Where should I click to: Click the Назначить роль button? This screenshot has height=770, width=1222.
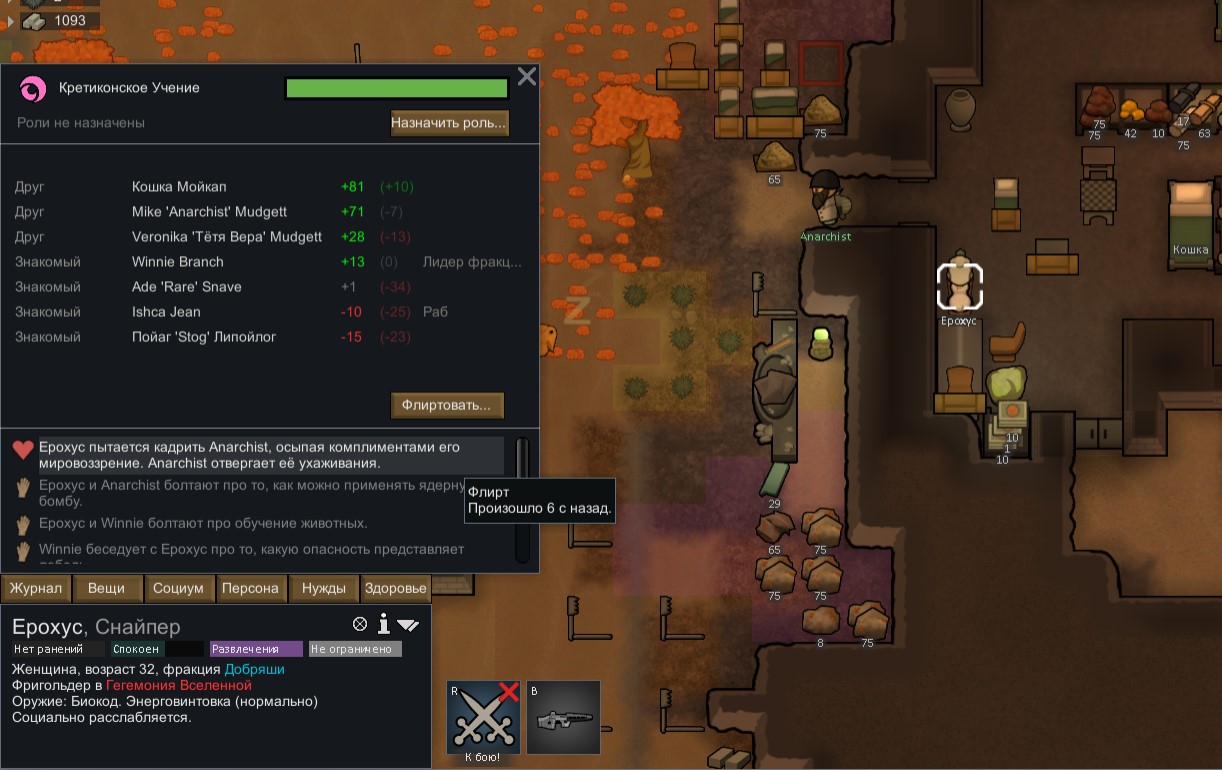pyautogui.click(x=449, y=123)
